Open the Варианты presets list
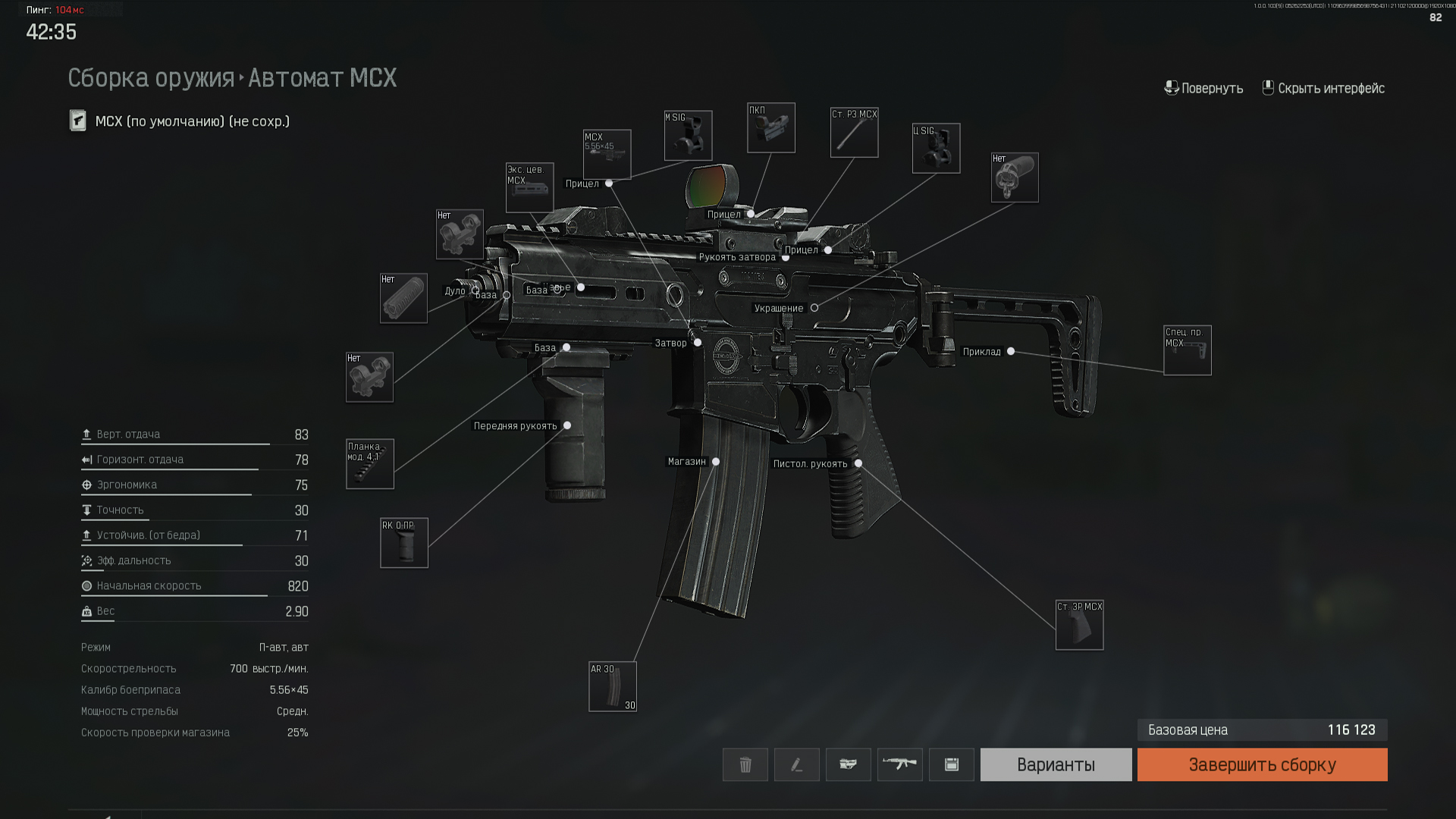The width and height of the screenshot is (1456, 819). [1056, 764]
